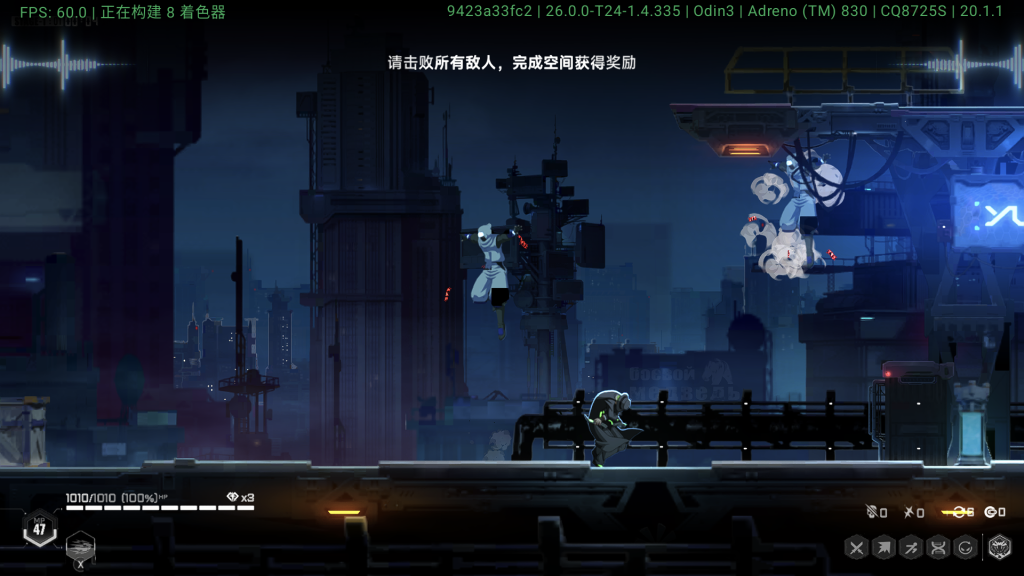Activate the jagged arrow hexagon icon
The height and width of the screenshot is (576, 1024).
click(x=884, y=547)
